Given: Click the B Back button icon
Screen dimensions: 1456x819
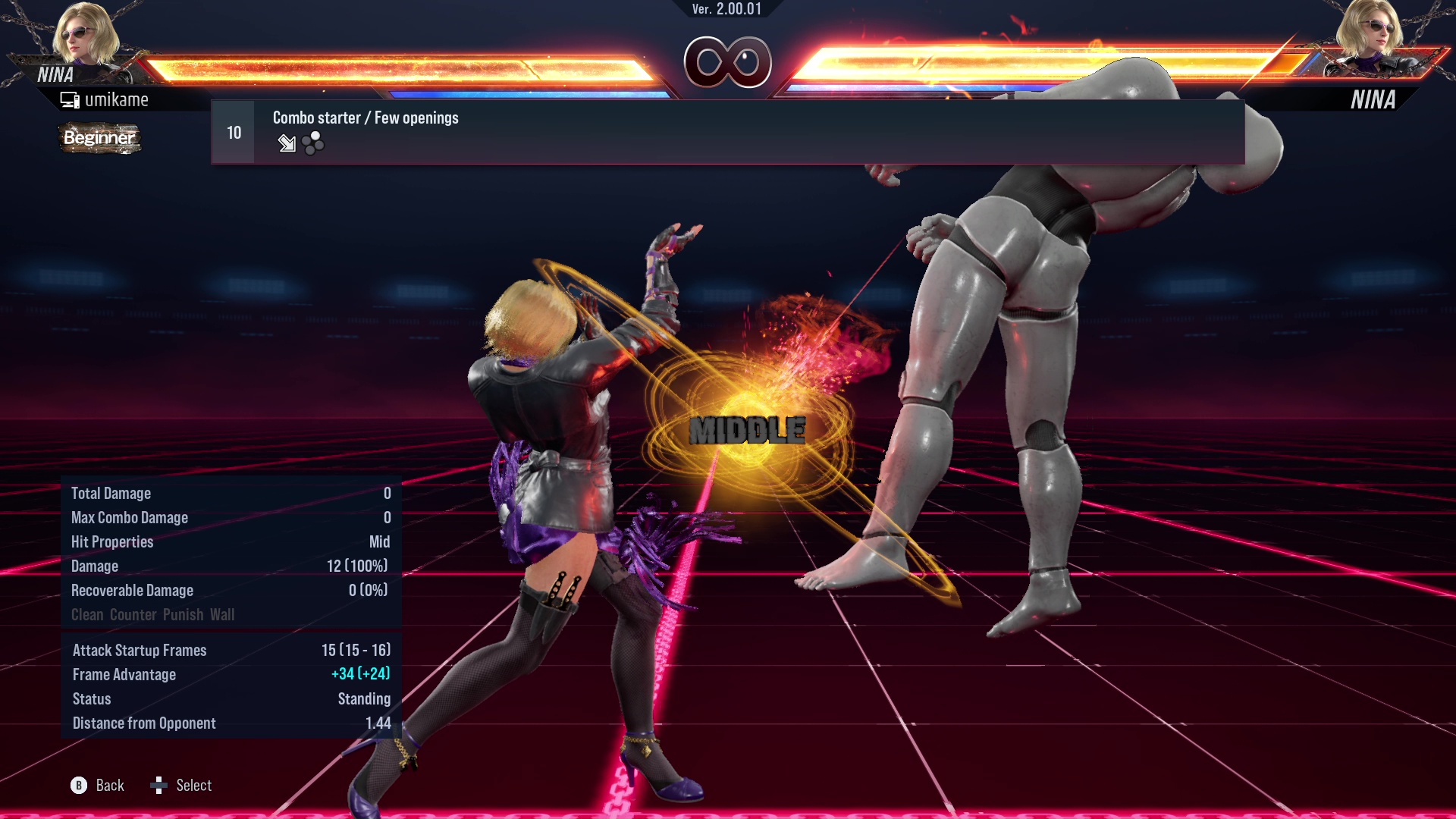Looking at the screenshot, I should pos(78,786).
